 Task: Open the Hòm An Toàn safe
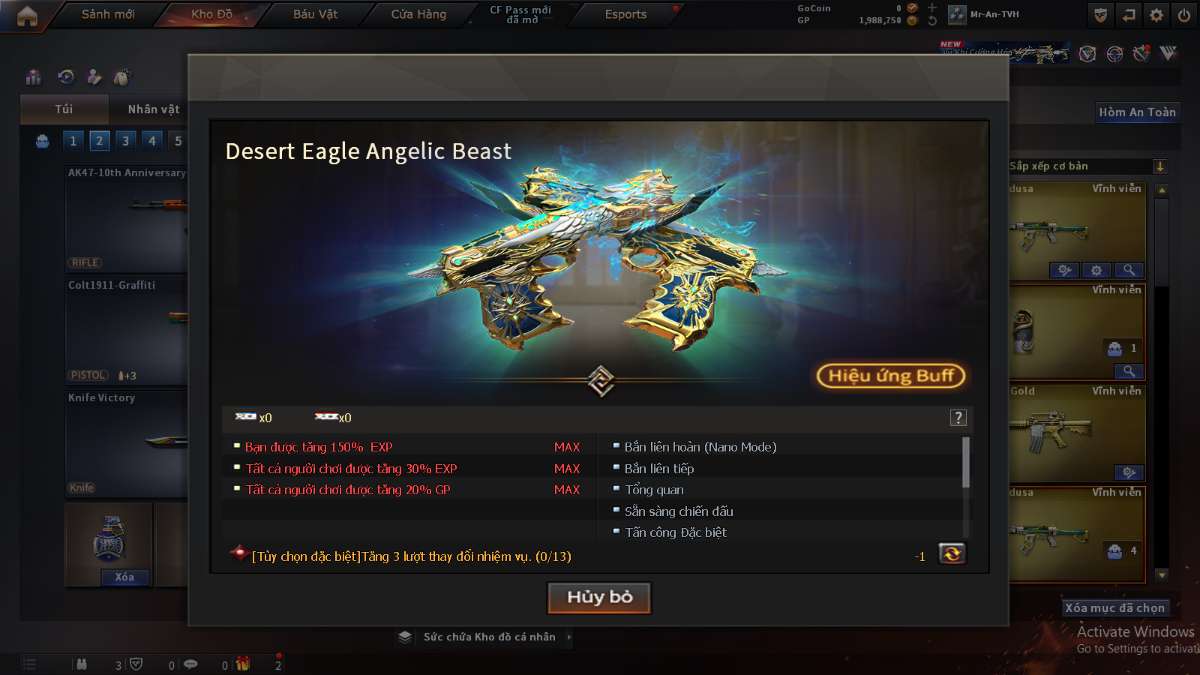click(x=1137, y=112)
